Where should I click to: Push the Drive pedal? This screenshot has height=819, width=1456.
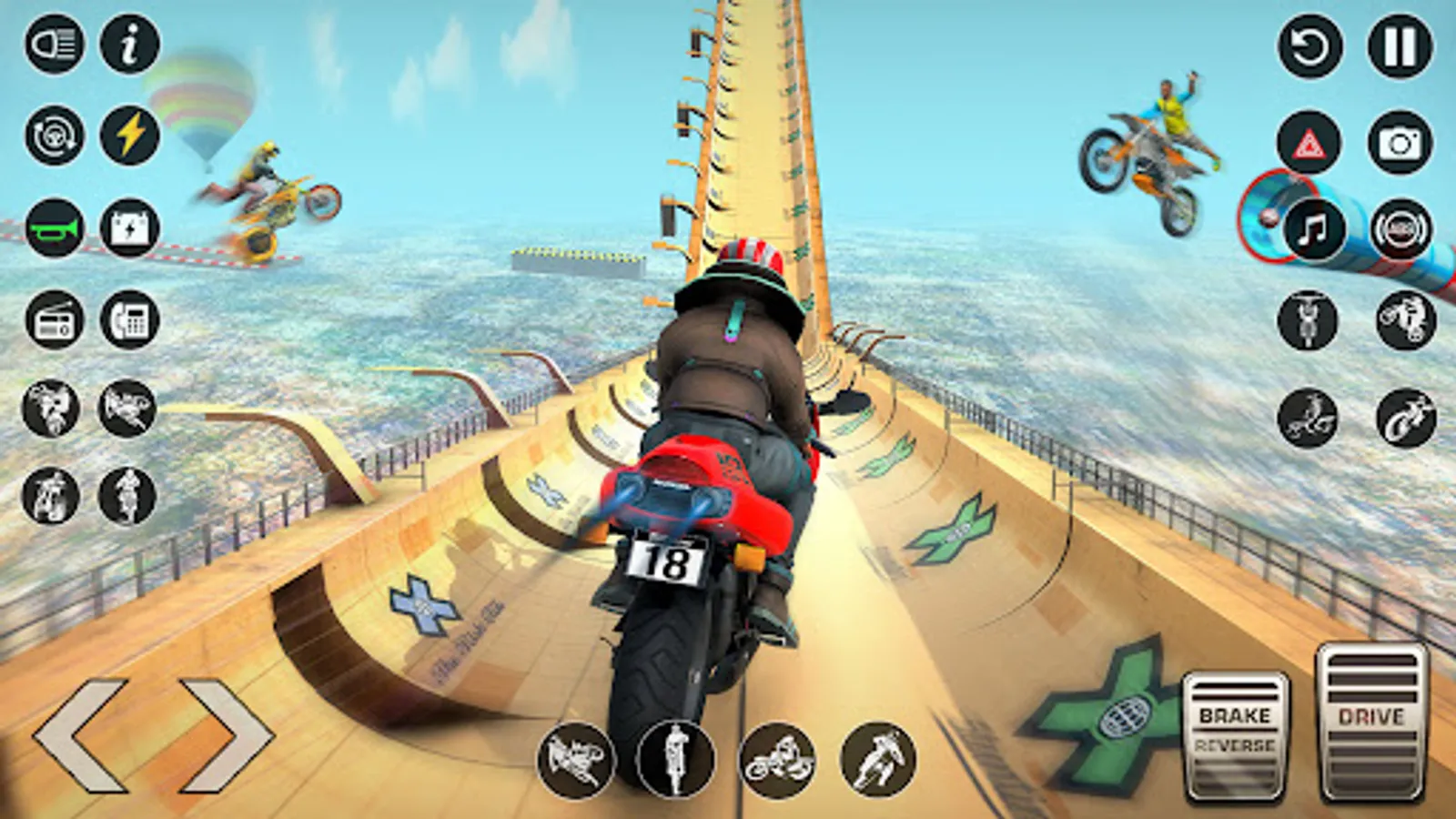(x=1370, y=723)
